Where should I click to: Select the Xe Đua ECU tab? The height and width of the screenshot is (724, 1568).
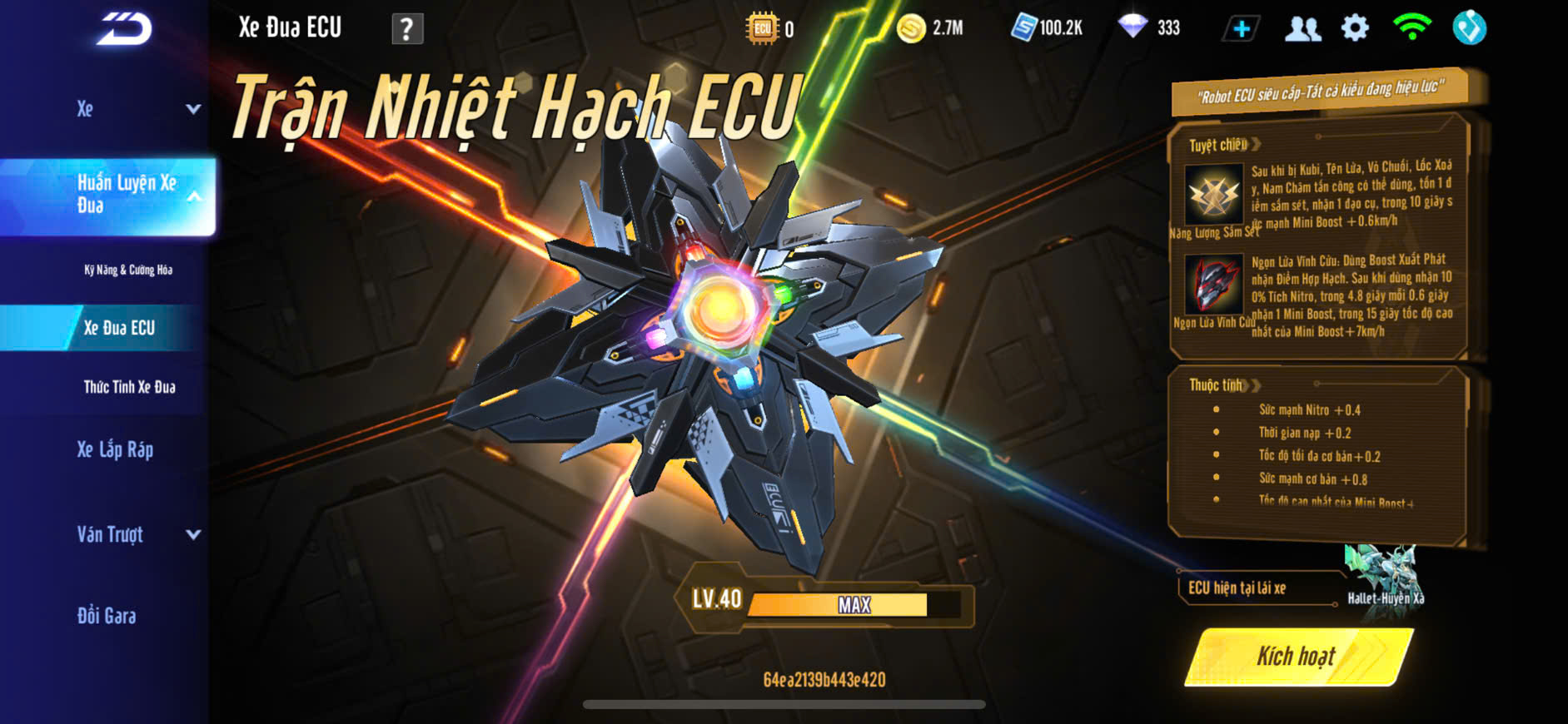pos(119,328)
